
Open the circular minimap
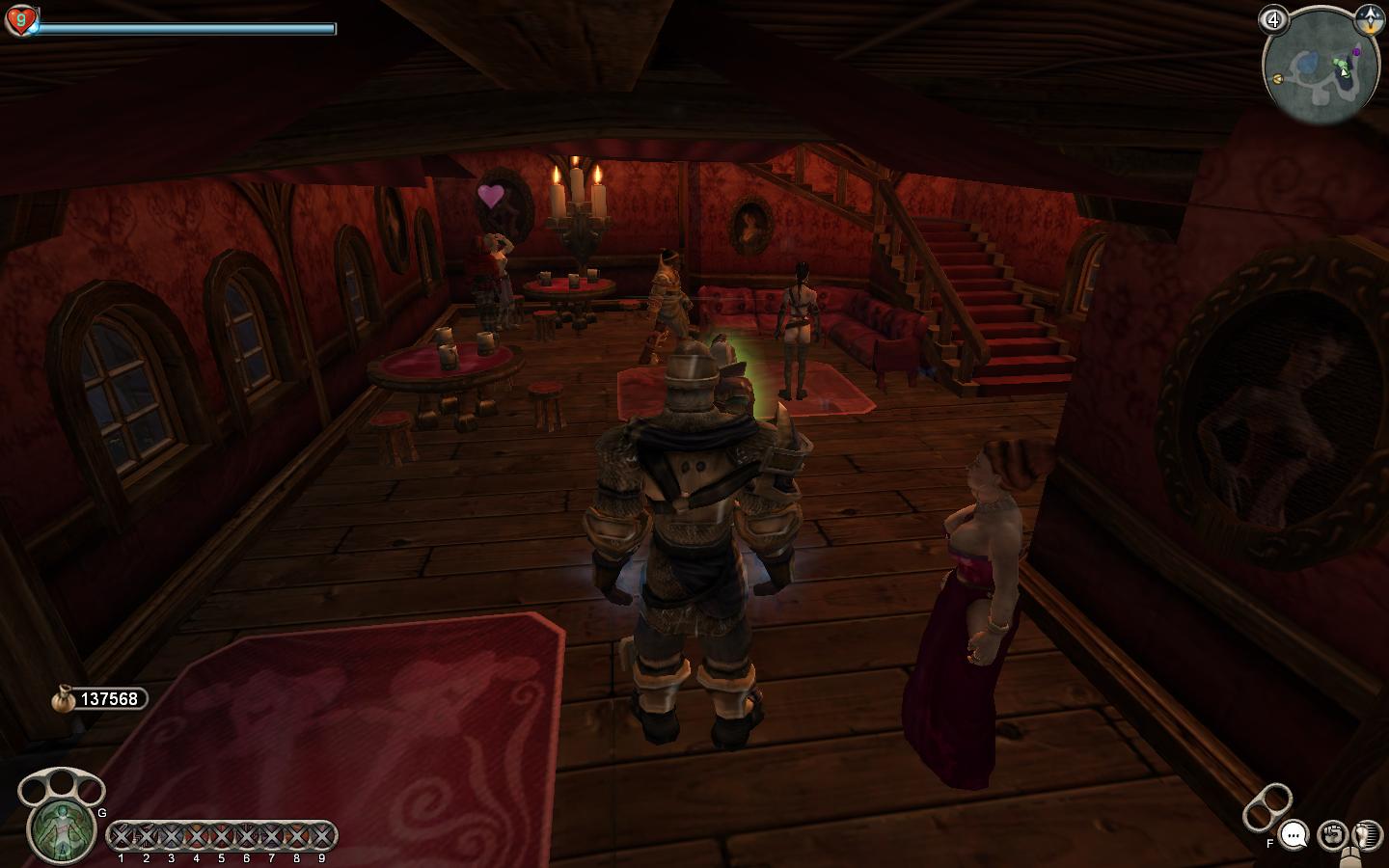[x=1320, y=68]
